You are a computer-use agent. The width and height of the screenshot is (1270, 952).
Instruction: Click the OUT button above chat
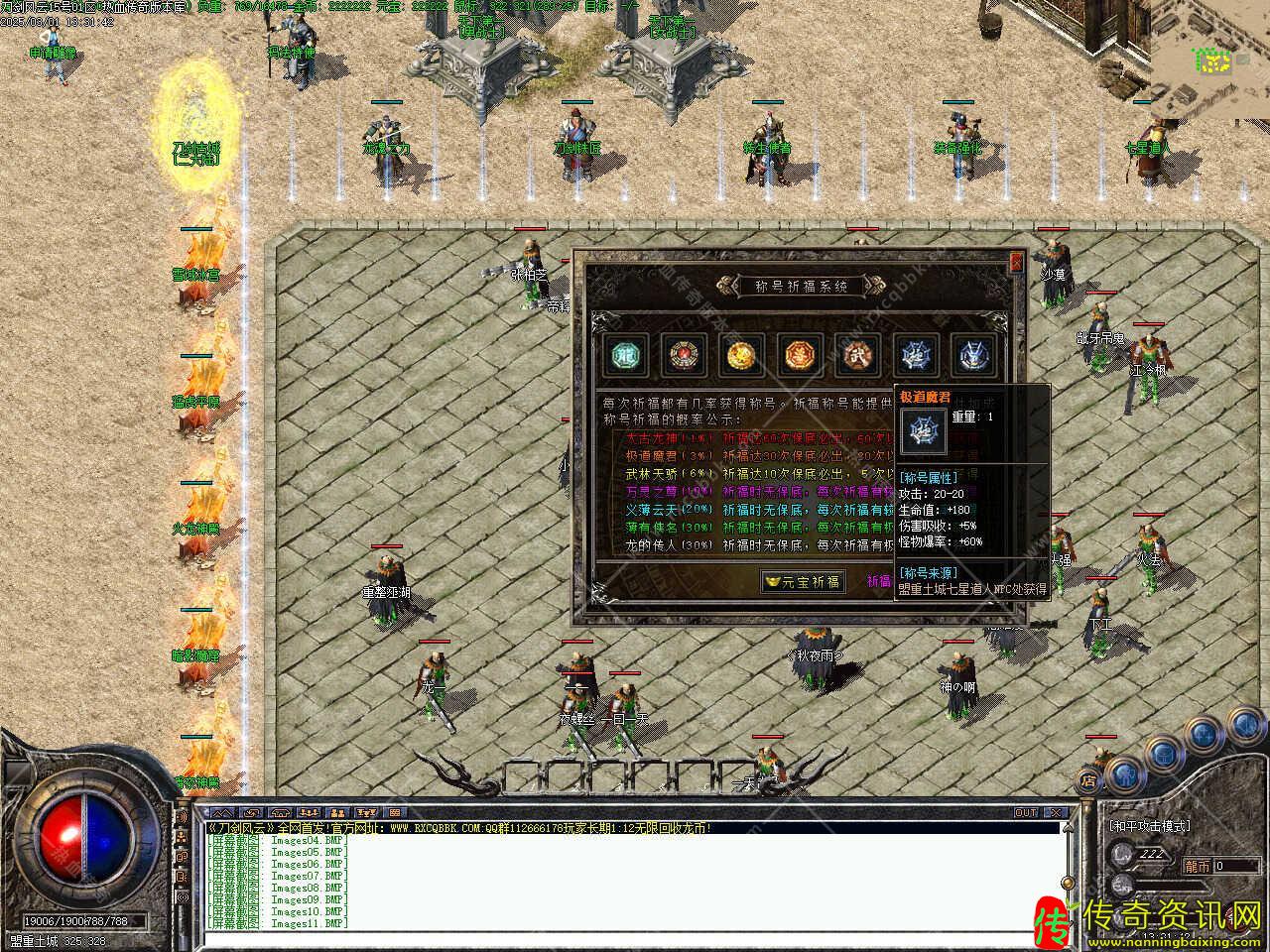[x=1026, y=812]
